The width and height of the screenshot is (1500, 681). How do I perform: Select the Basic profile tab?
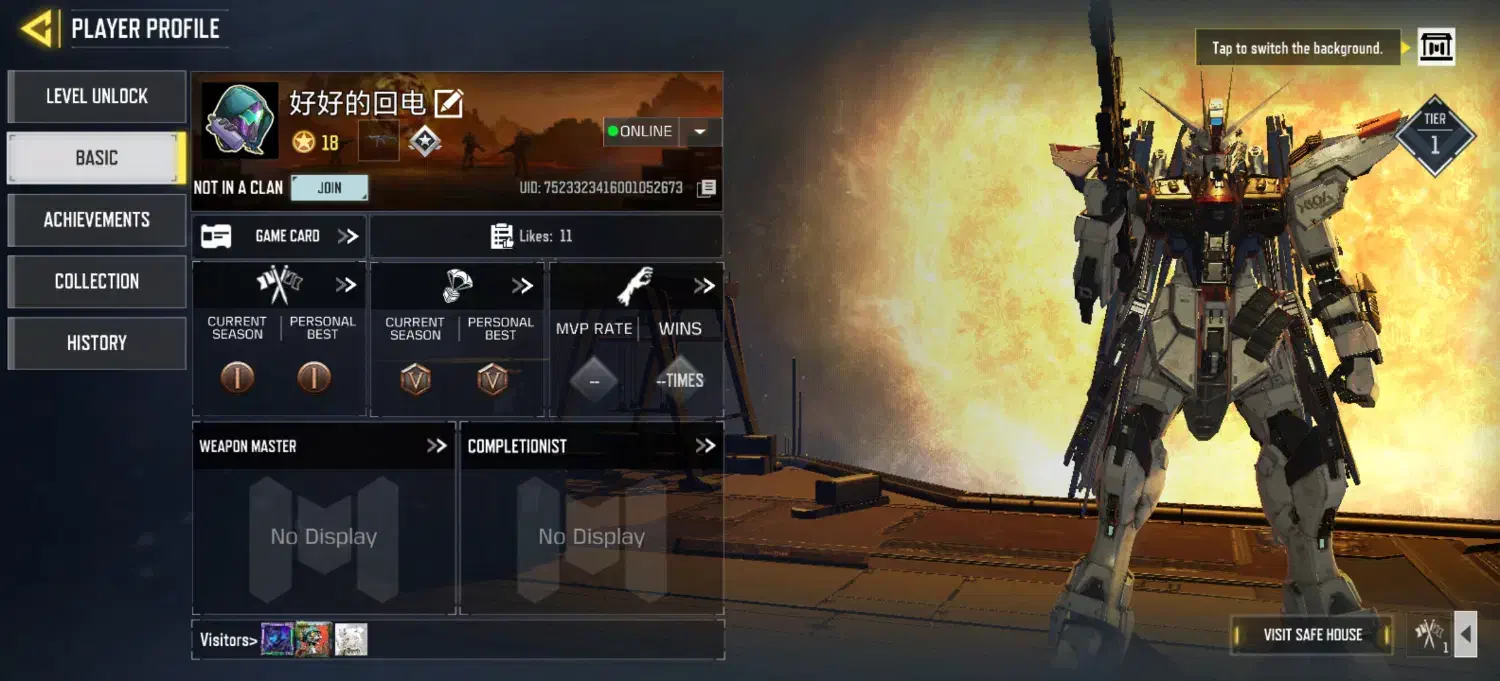[x=97, y=158]
